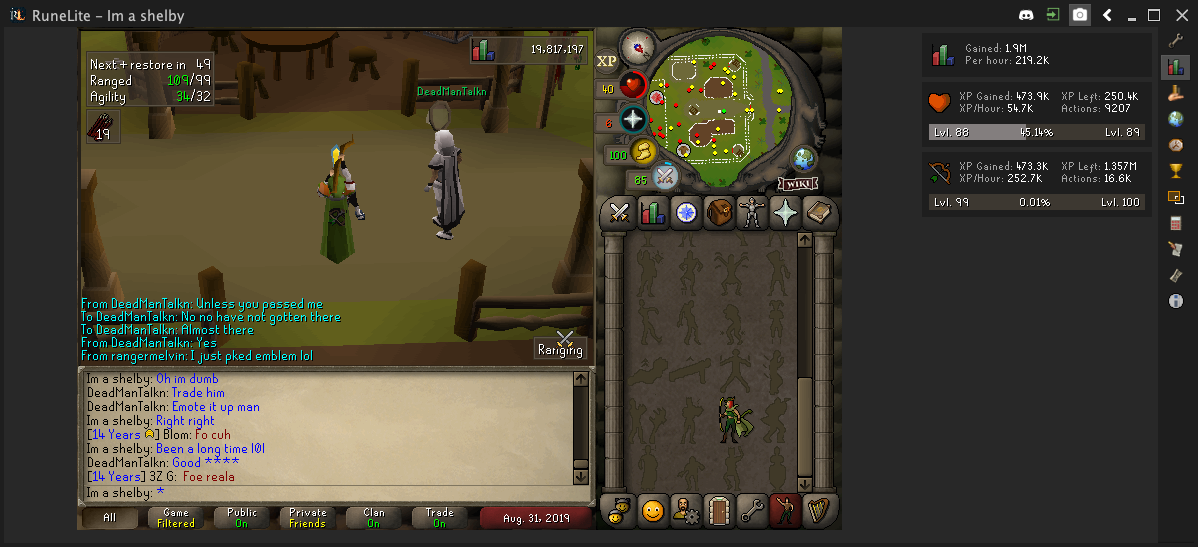Open the Music Player harp tab
This screenshot has height=547, width=1198.
[819, 511]
